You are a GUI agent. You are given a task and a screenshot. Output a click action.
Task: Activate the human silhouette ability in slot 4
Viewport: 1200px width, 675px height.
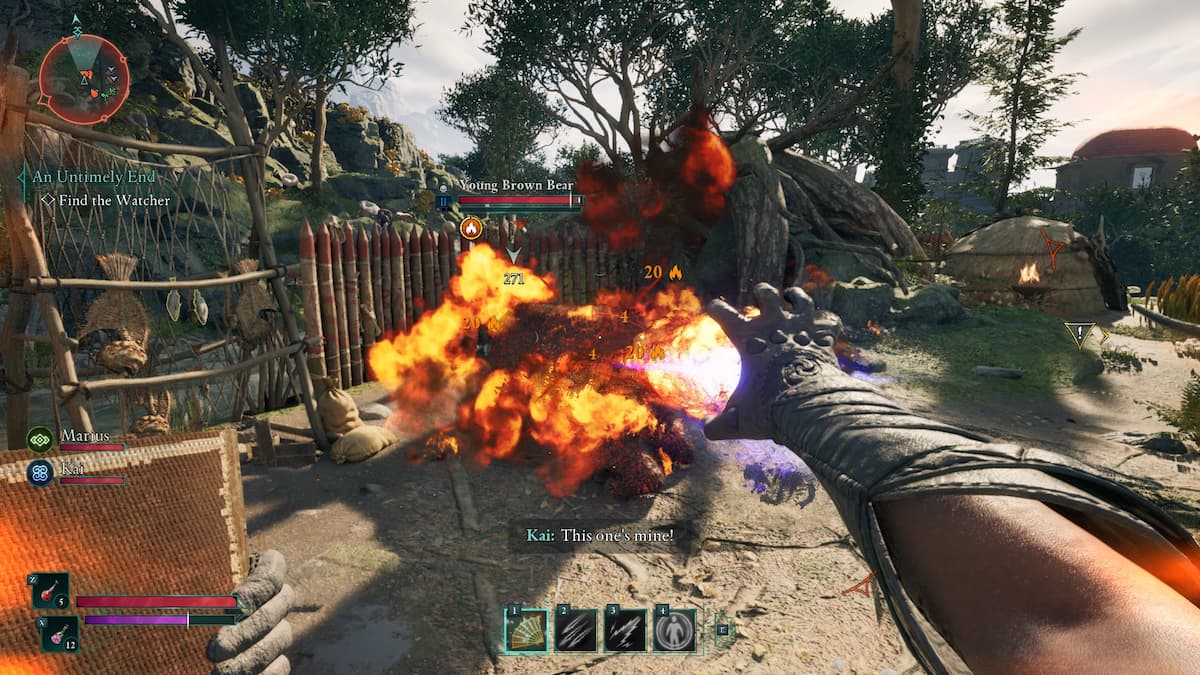[x=675, y=630]
